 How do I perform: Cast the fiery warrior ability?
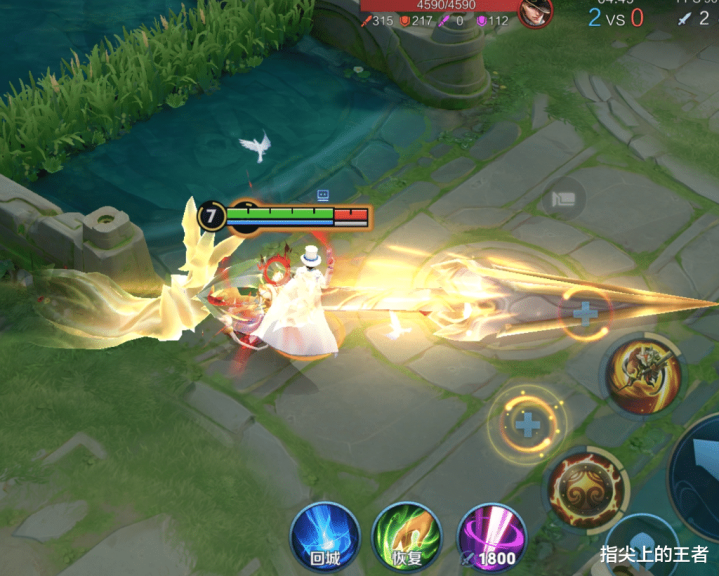point(643,375)
